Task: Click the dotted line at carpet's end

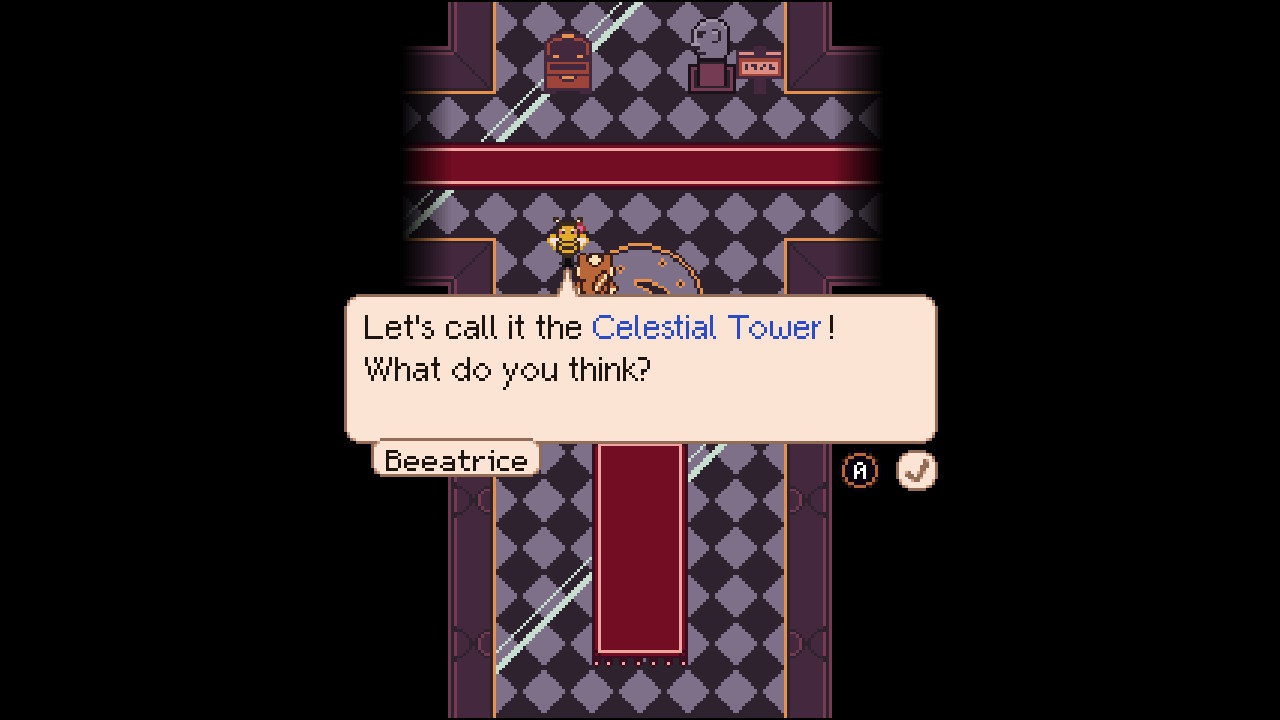Action: click(x=640, y=660)
